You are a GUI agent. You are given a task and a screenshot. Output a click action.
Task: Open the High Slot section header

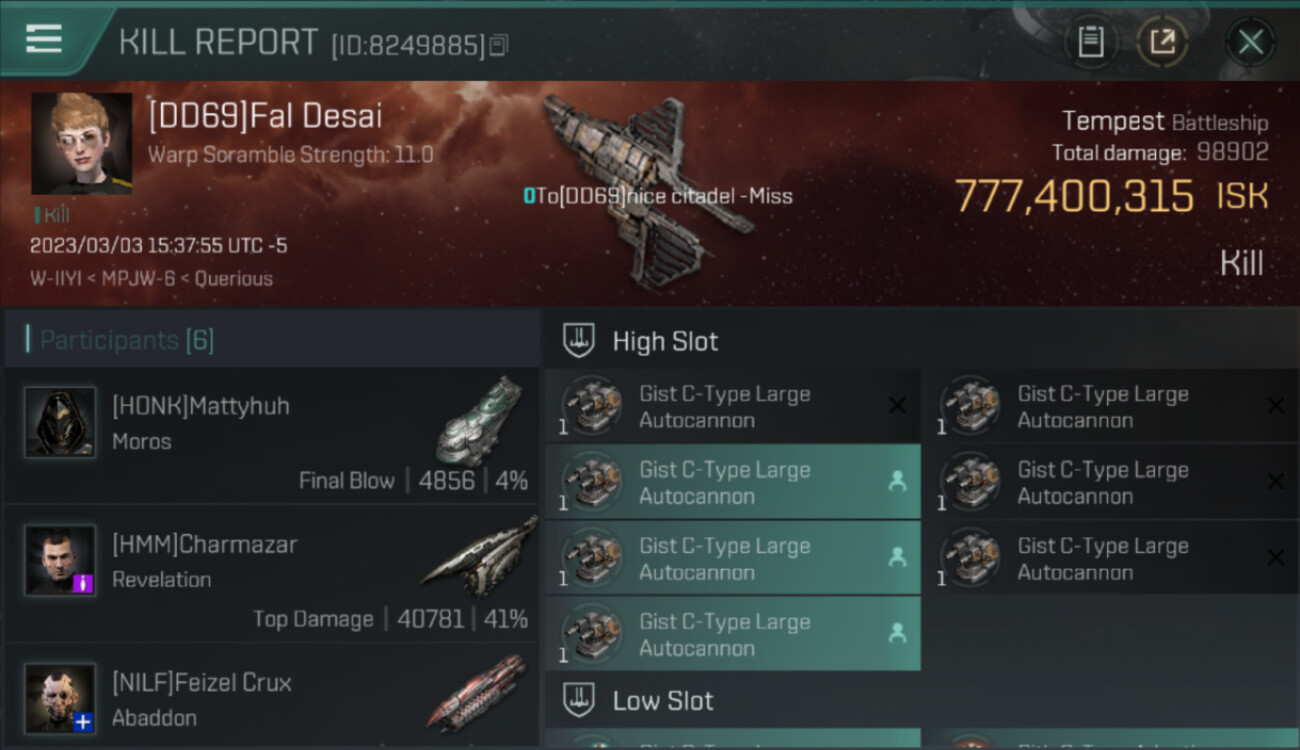click(665, 341)
